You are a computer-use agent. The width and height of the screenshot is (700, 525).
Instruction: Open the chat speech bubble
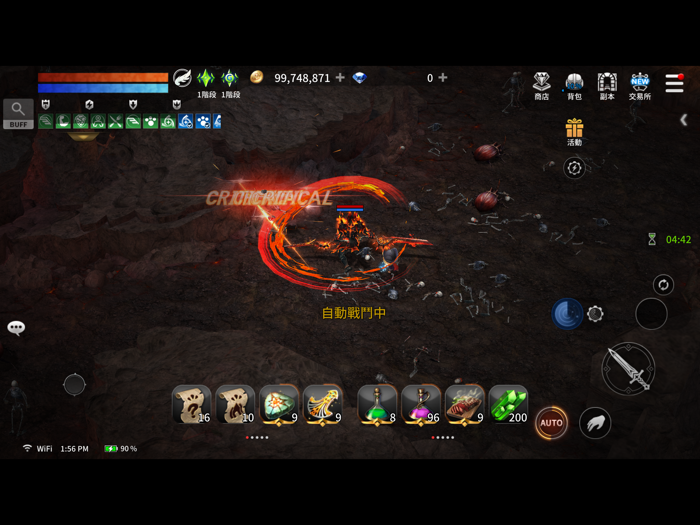16,328
